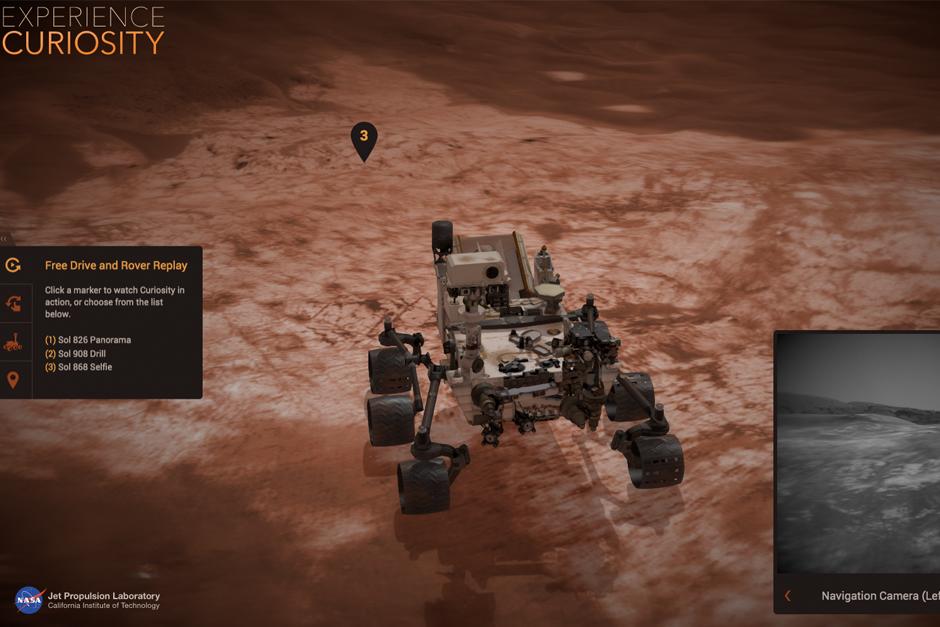Screen dimensions: 940x627
Task: Go to previous camera with the left arrow
Action: coord(787,596)
